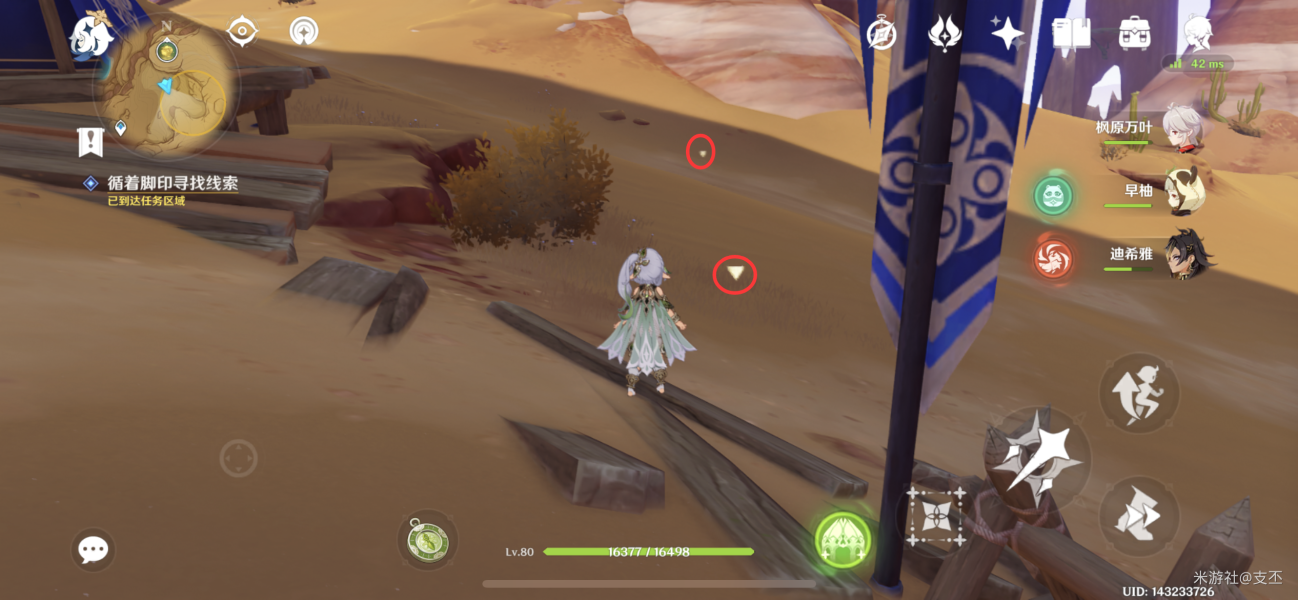Screen dimensions: 1298x600
Task: Open the four-pointed star wish icon
Action: coord(1007,34)
